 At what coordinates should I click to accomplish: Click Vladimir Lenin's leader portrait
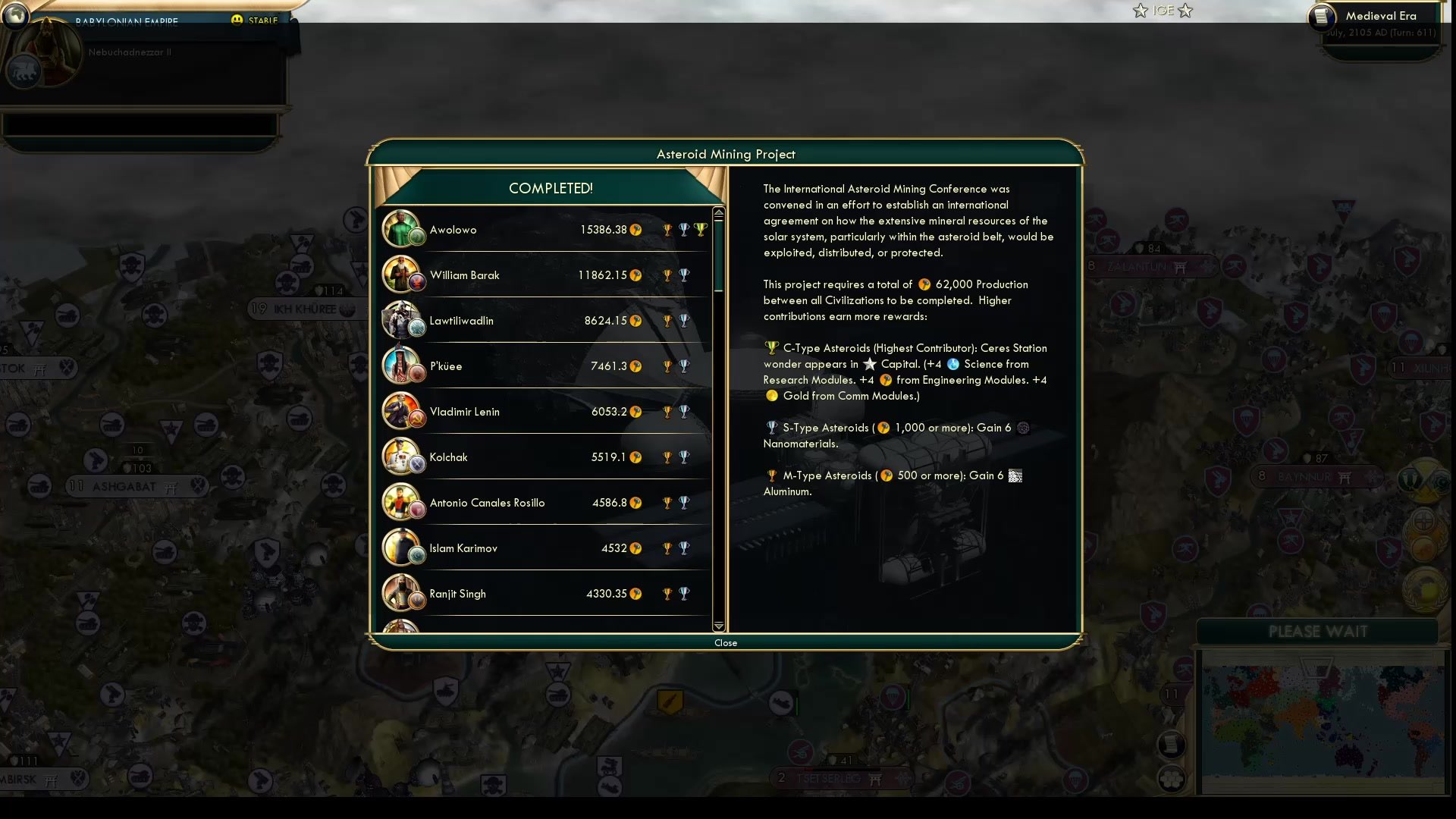(x=400, y=411)
